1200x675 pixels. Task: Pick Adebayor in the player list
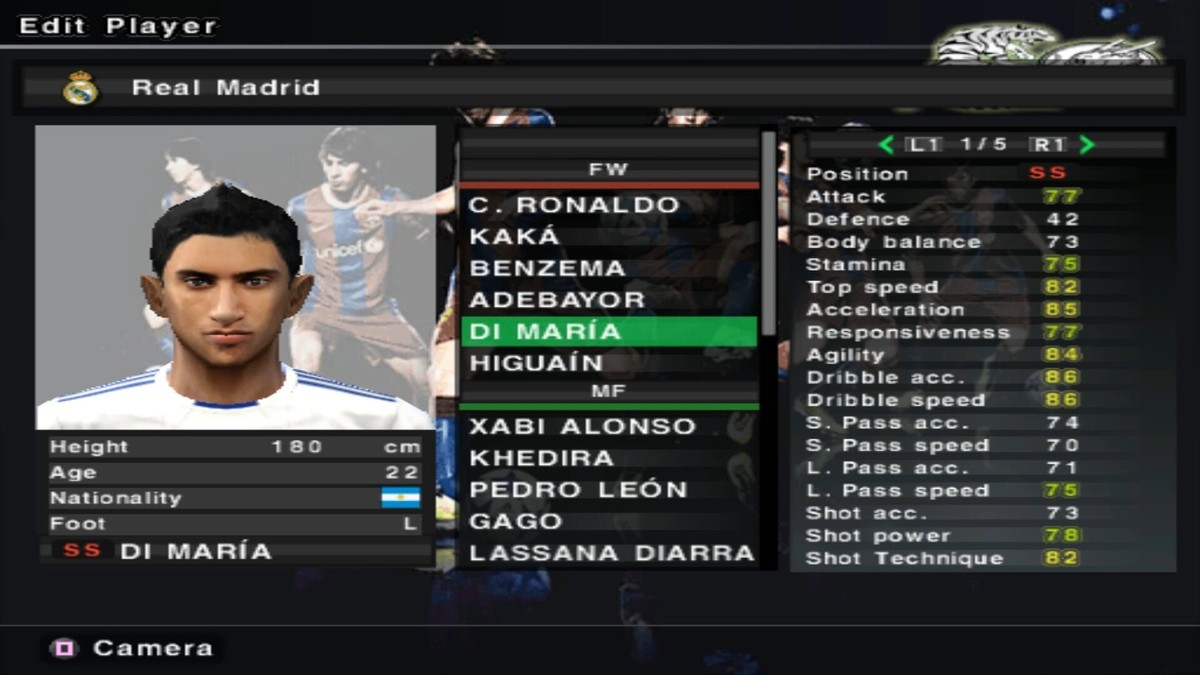(x=557, y=300)
